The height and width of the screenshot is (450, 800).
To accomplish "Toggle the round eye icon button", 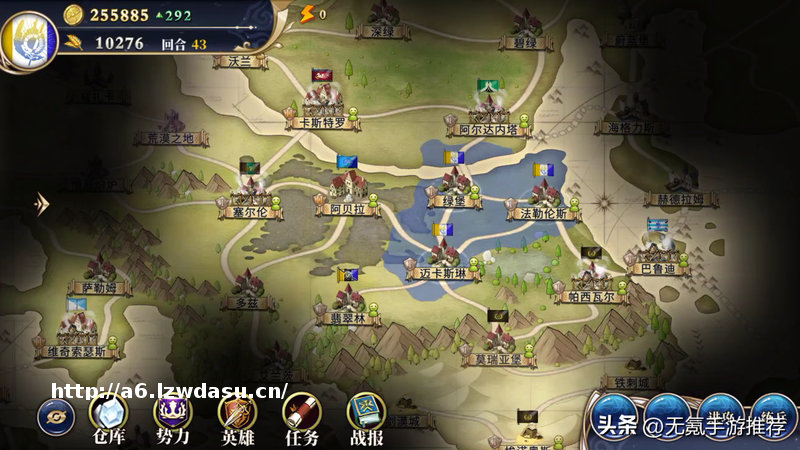I will click(x=55, y=416).
